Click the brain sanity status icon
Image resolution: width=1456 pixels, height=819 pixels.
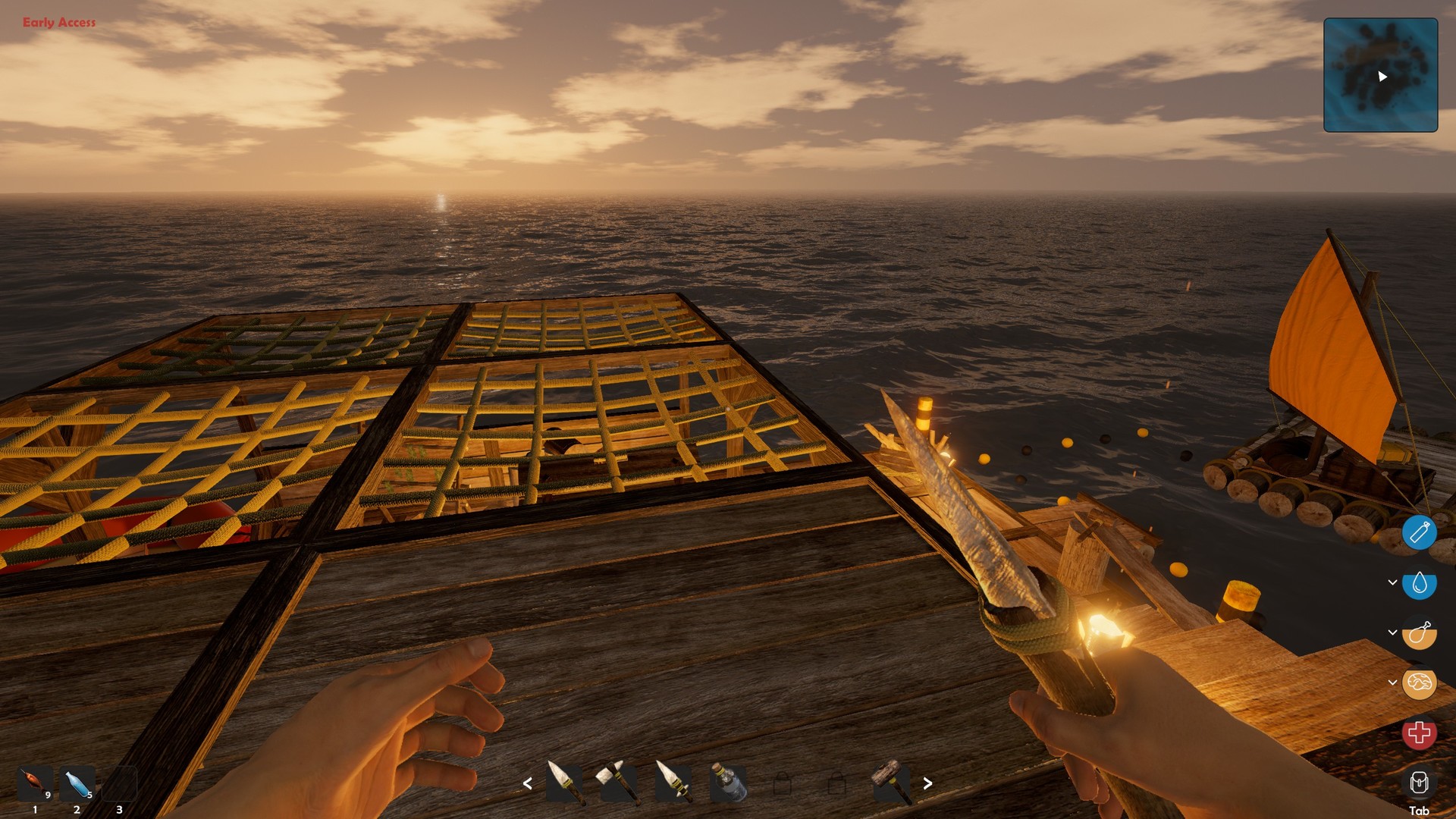coord(1419,683)
